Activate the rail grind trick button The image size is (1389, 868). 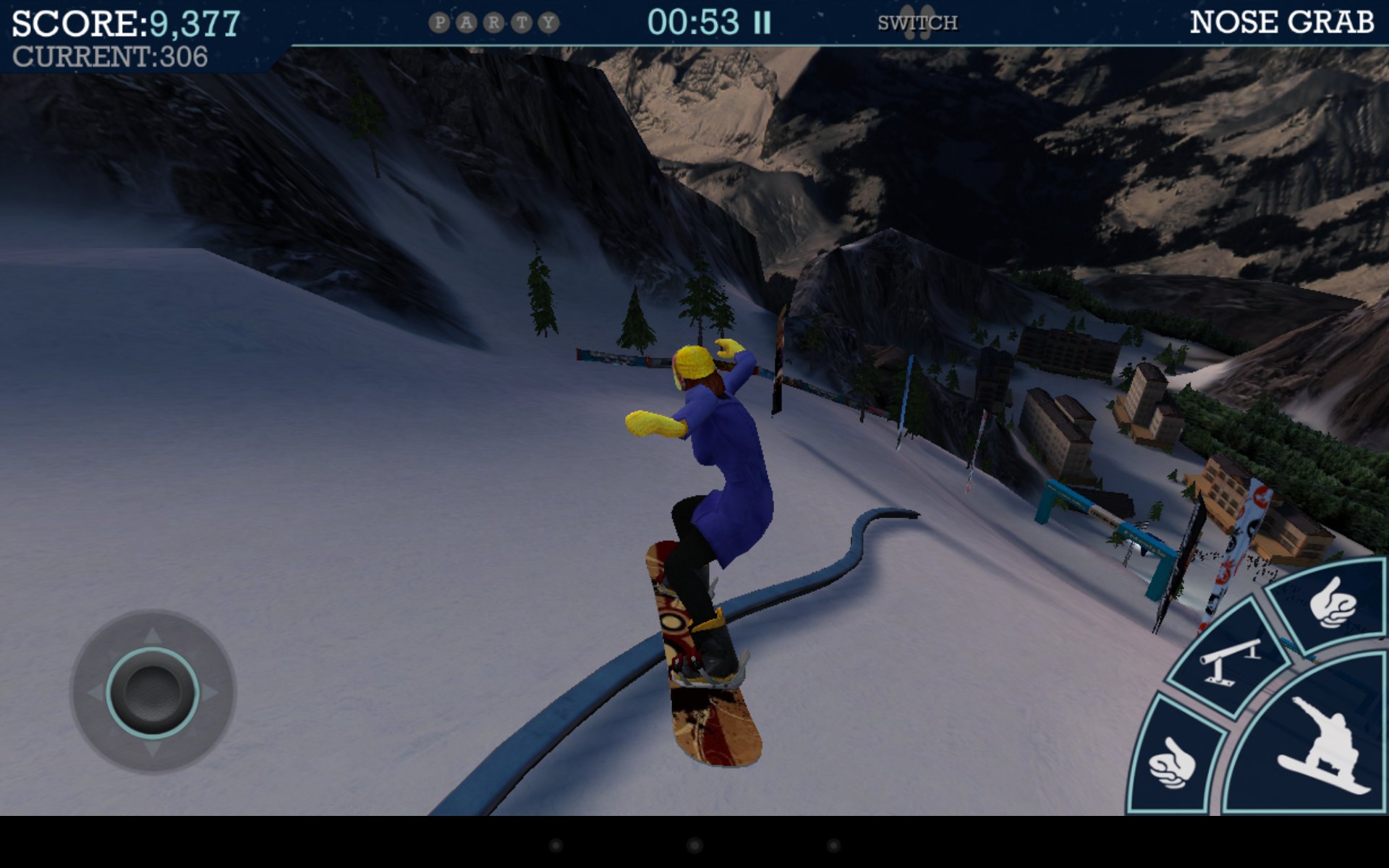coord(1228,660)
